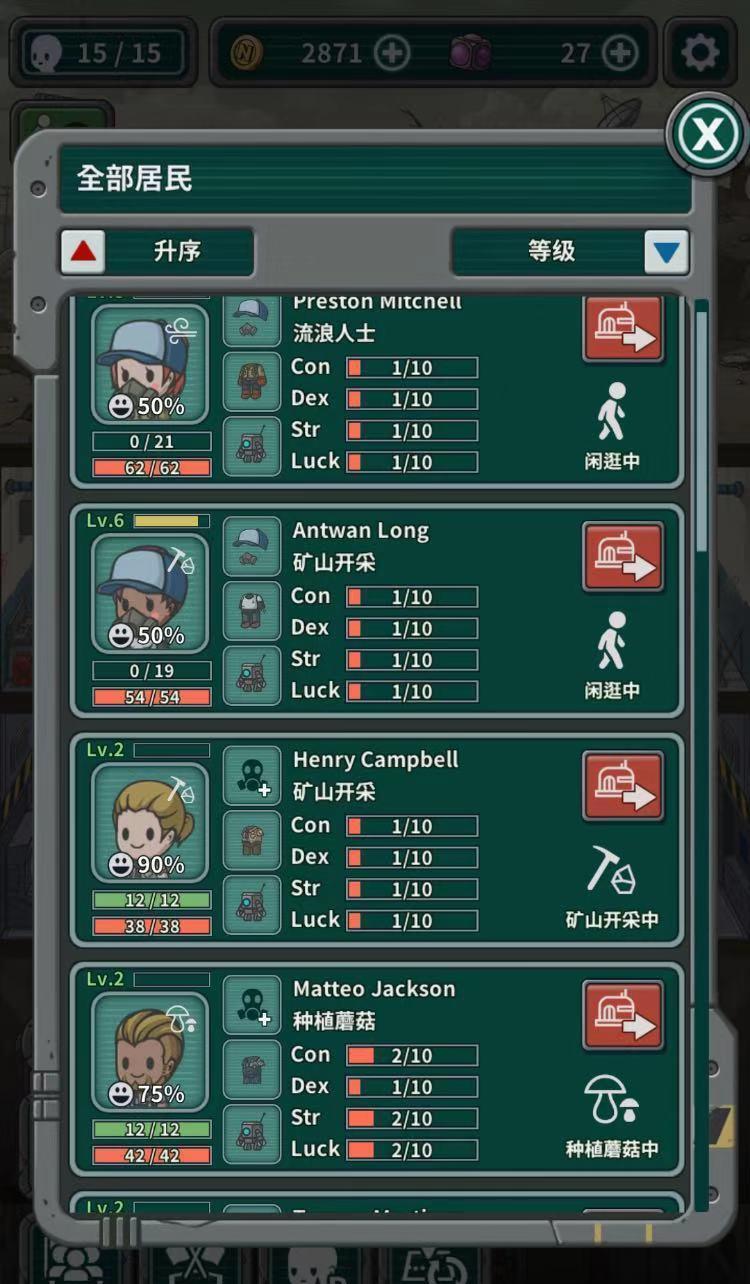750x1284 pixels.
Task: Add more purple gems with plus button
Action: click(x=620, y=53)
